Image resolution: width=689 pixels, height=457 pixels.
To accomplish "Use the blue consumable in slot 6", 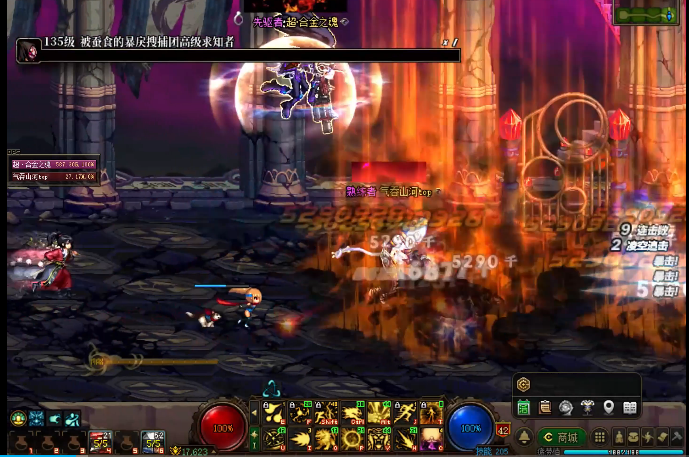I will 153,441.
